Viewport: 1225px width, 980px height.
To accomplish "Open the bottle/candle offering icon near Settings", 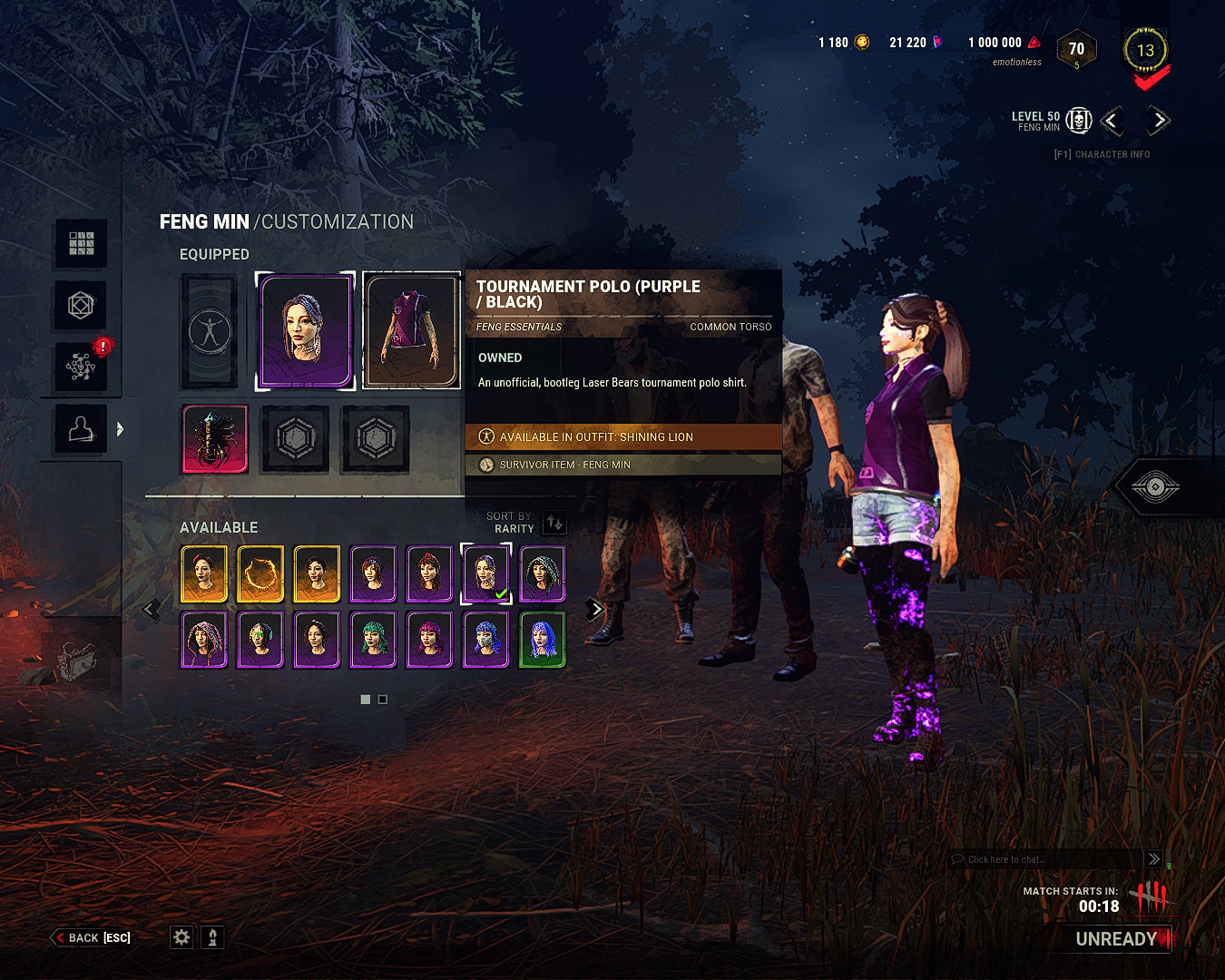I will 212,936.
